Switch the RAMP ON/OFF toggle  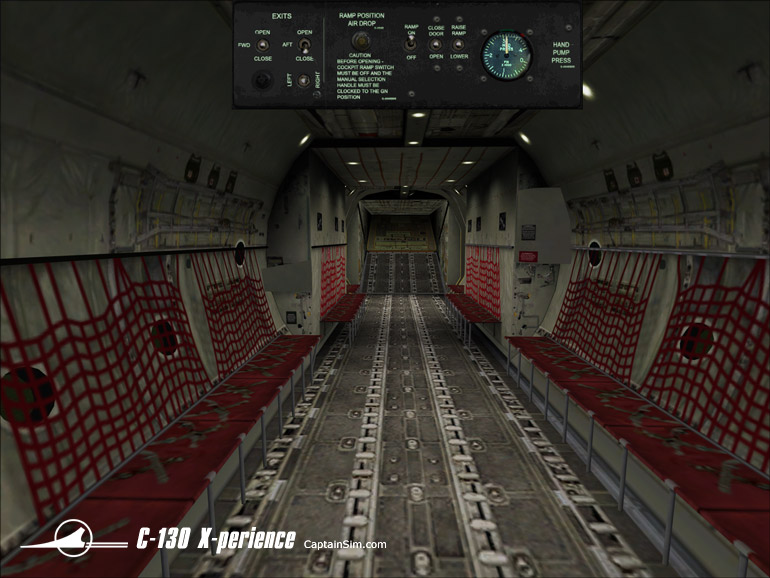point(411,45)
